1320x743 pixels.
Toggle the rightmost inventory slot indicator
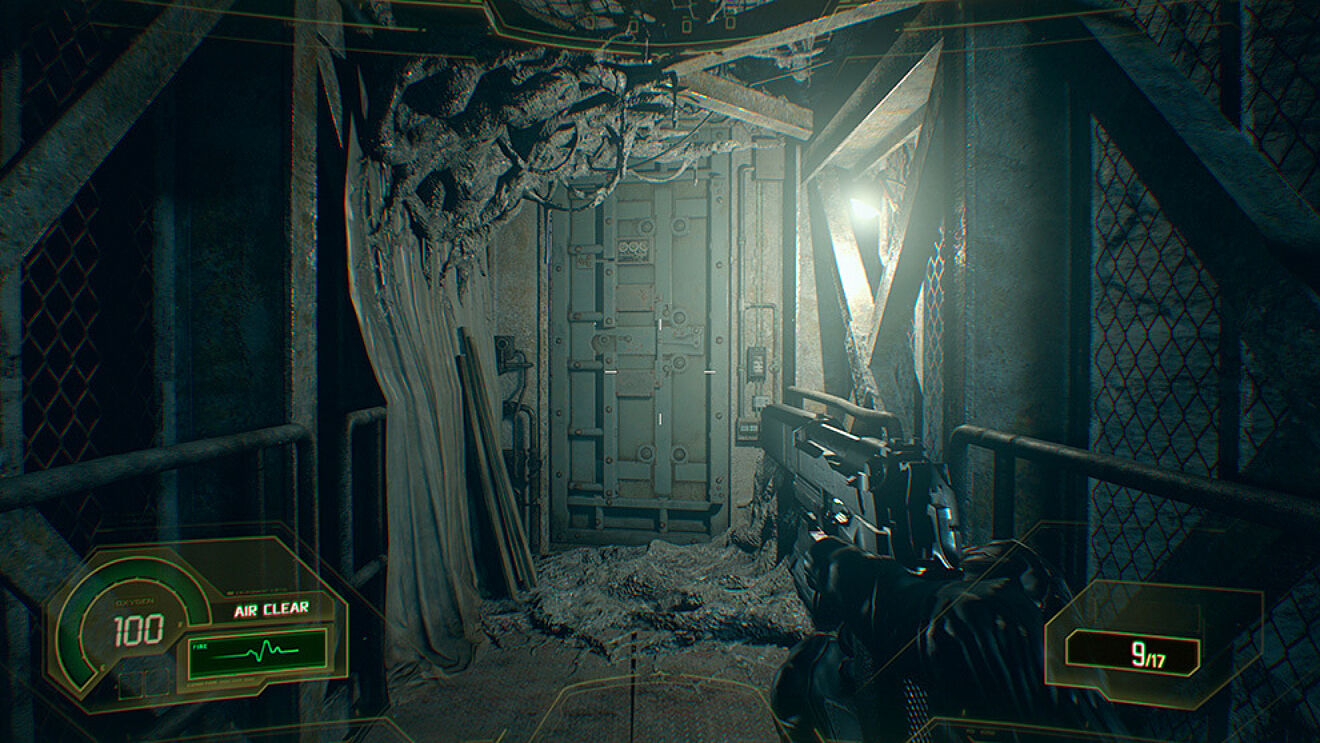(156, 686)
